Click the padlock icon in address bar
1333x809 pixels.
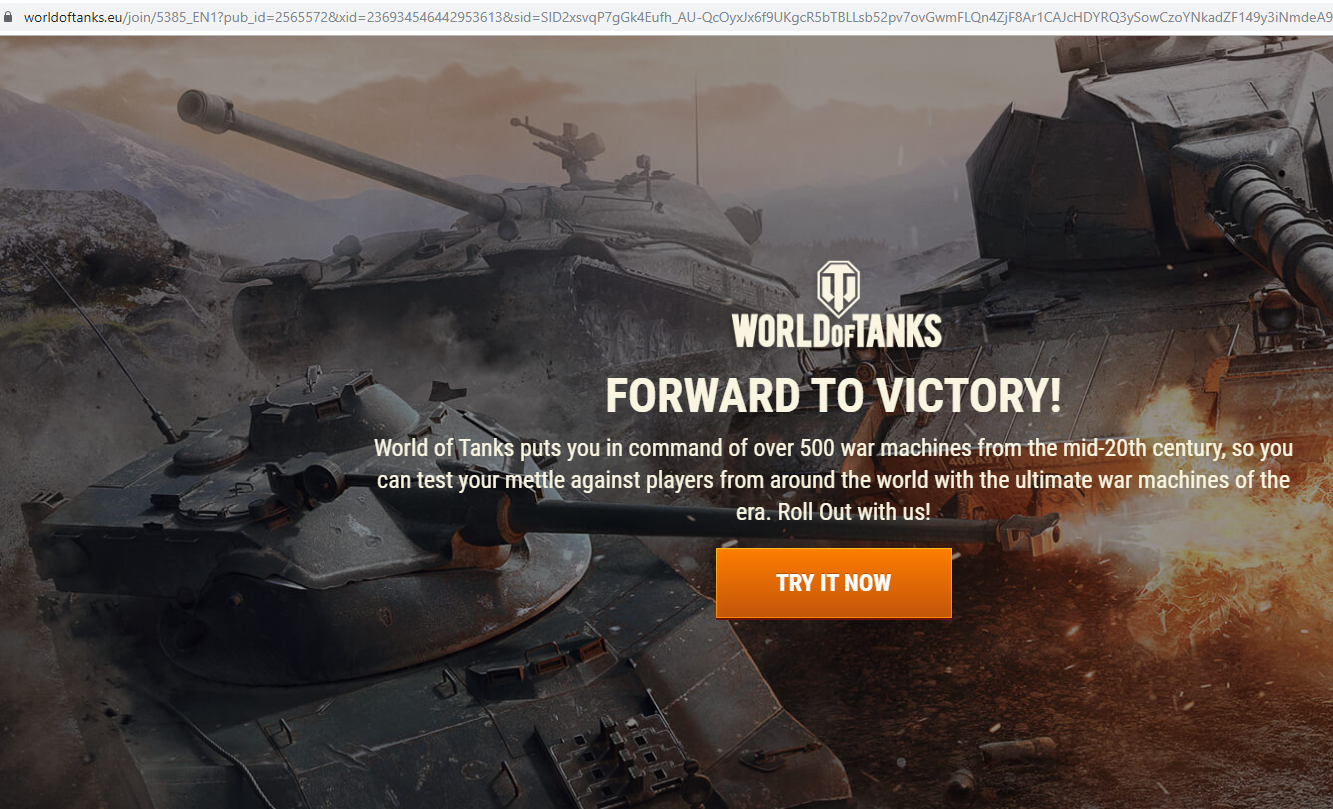tap(10, 17)
